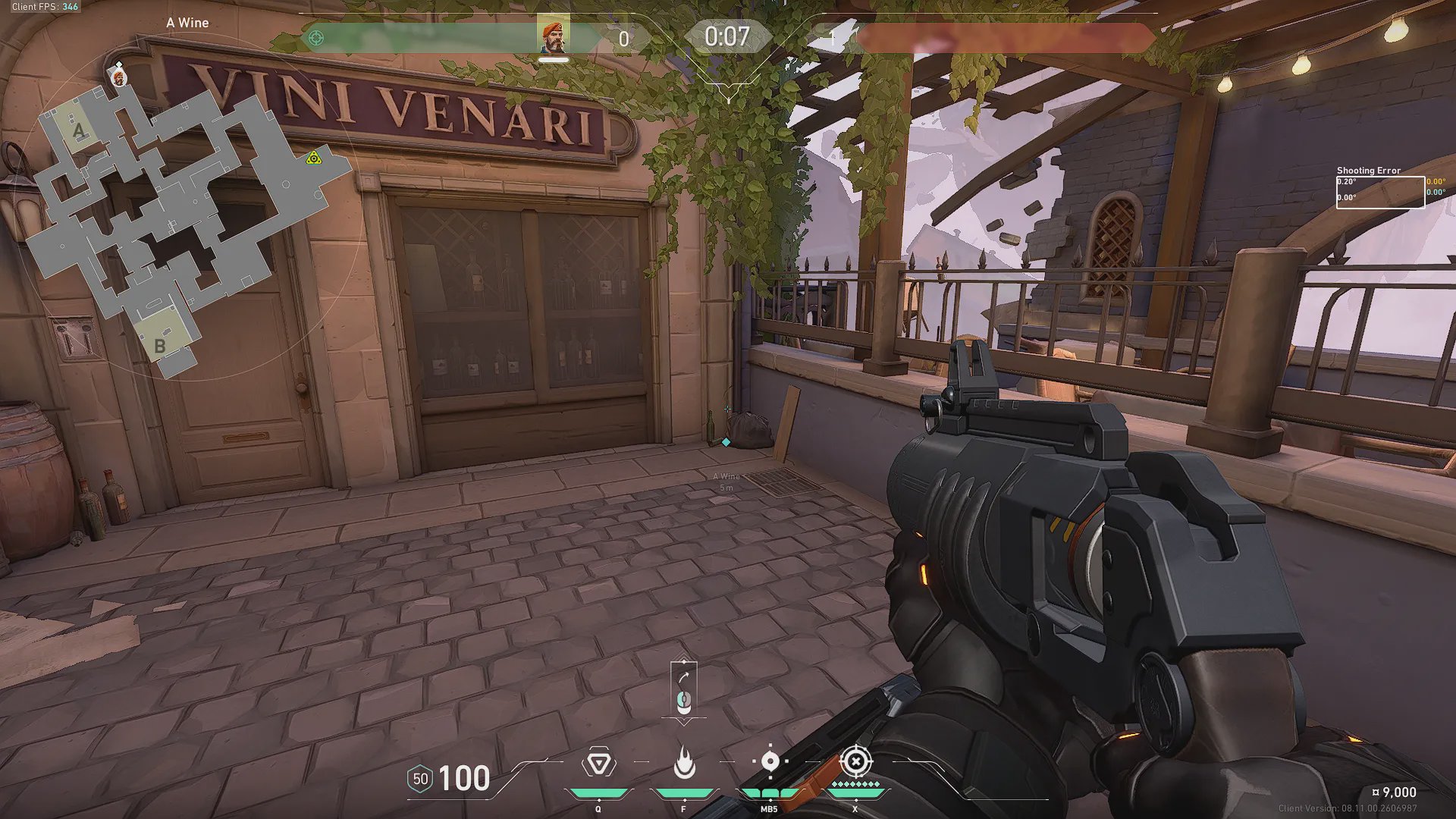Click the green team emblem icon
1456x819 pixels.
(316, 38)
